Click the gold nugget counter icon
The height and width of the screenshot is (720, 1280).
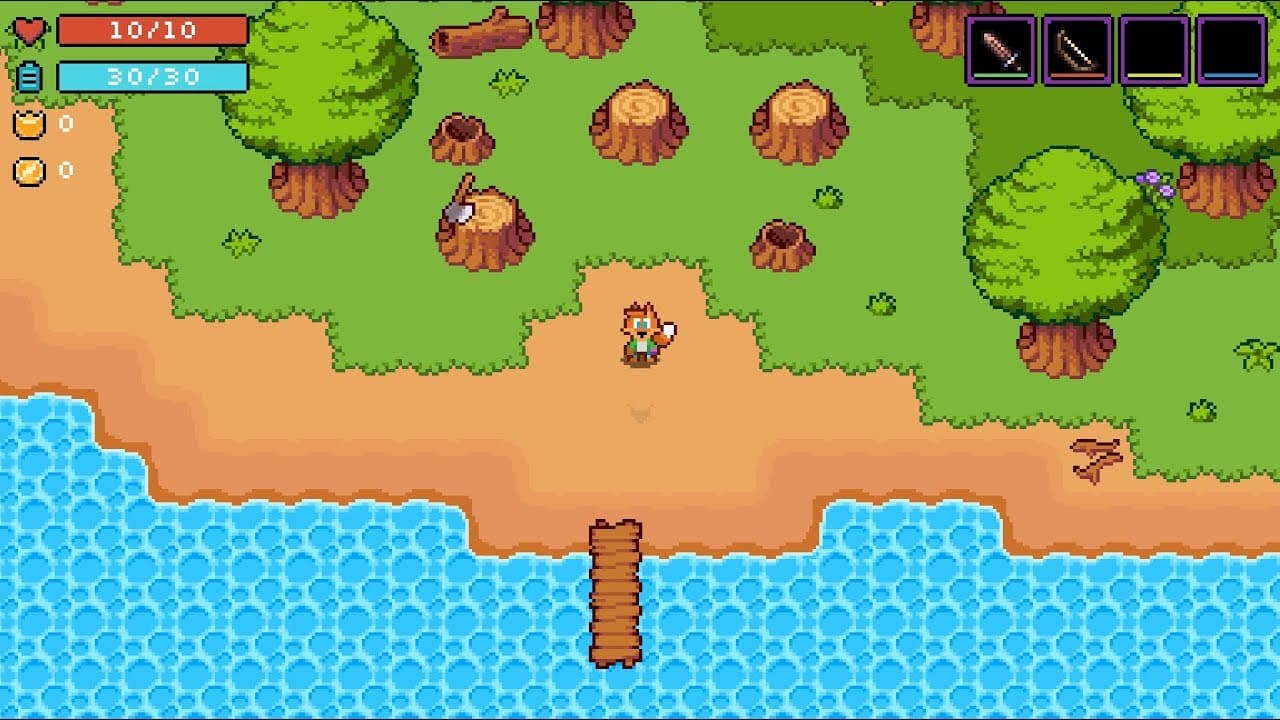(30, 124)
